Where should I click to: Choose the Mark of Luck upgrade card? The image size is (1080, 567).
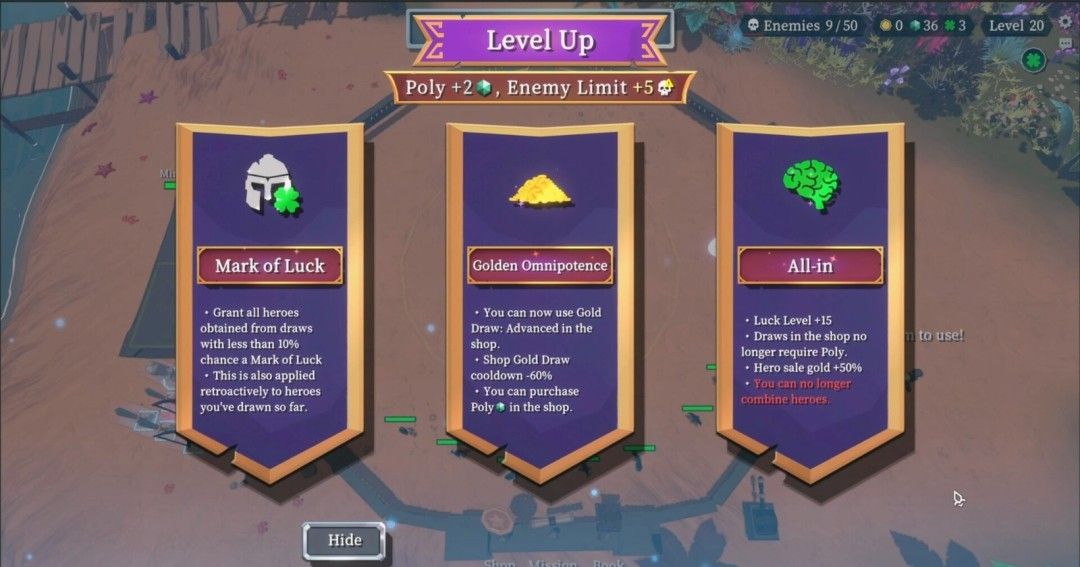[x=270, y=300]
